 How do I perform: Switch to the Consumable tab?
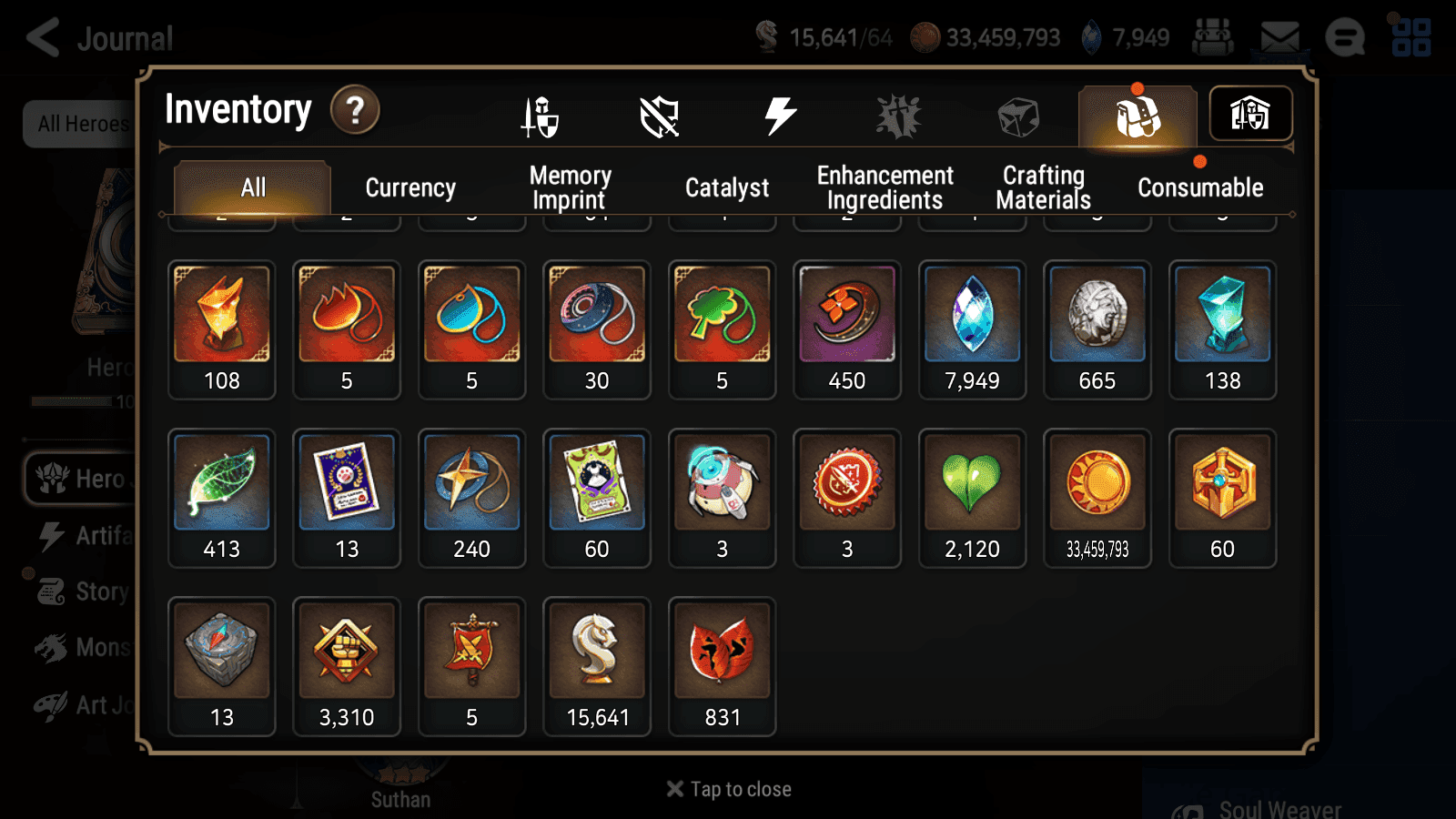click(x=1199, y=187)
